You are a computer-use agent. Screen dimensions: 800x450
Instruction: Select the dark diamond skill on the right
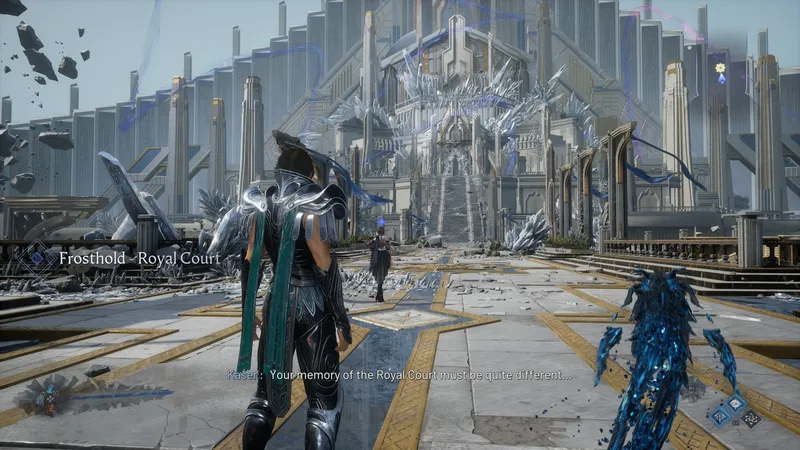point(750,418)
